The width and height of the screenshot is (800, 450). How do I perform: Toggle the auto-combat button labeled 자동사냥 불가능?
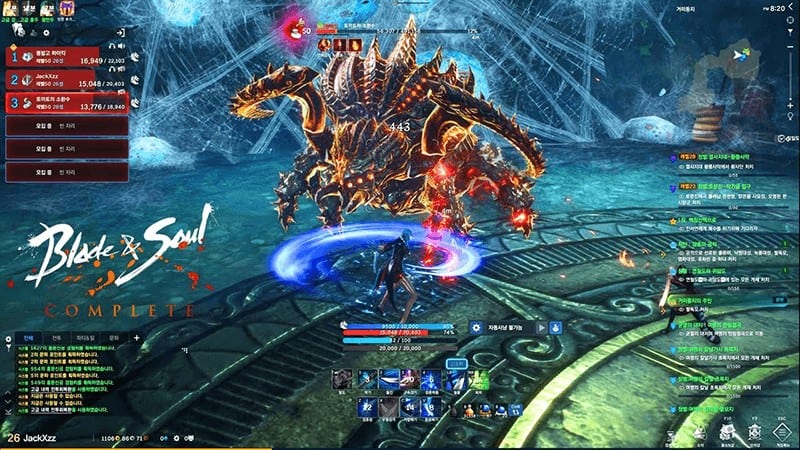point(508,327)
